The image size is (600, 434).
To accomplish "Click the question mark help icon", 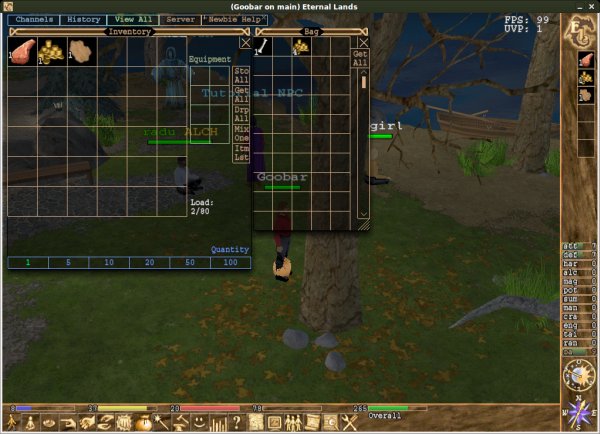I will point(235,423).
